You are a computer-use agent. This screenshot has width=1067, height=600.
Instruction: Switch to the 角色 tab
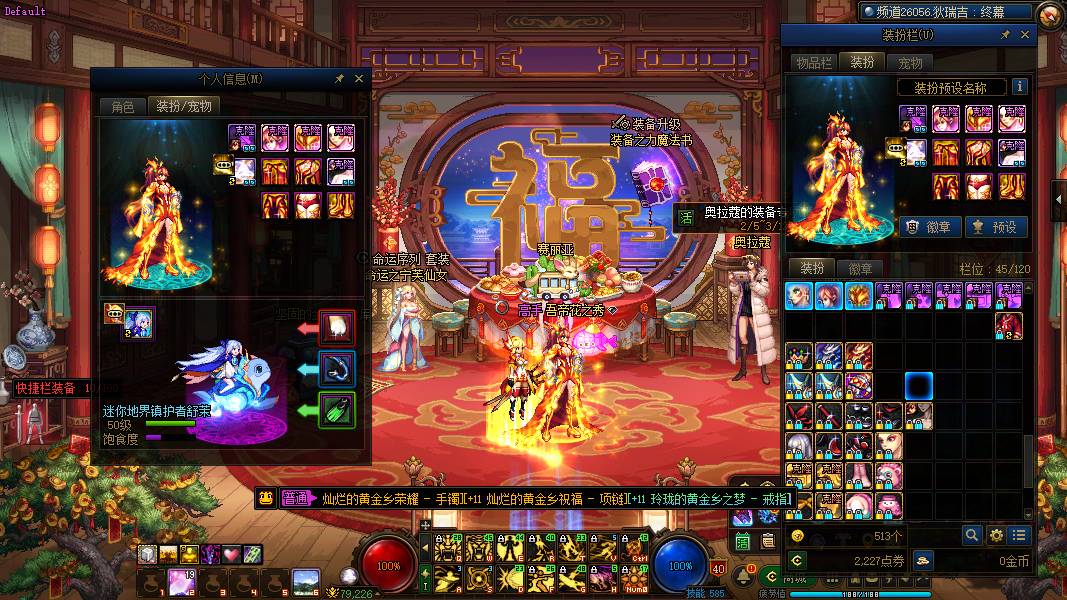click(x=122, y=106)
